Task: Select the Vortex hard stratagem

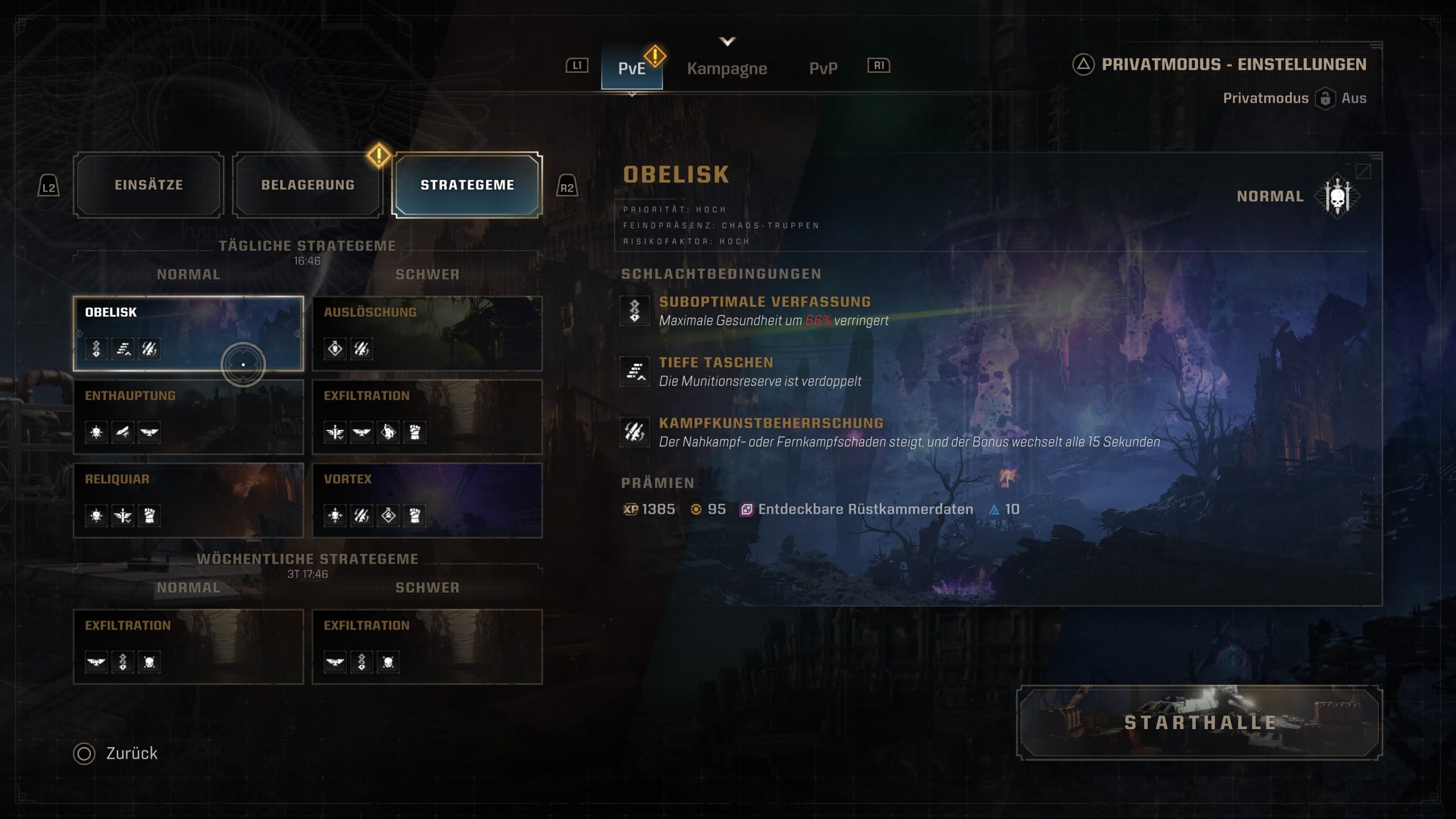Action: point(427,500)
